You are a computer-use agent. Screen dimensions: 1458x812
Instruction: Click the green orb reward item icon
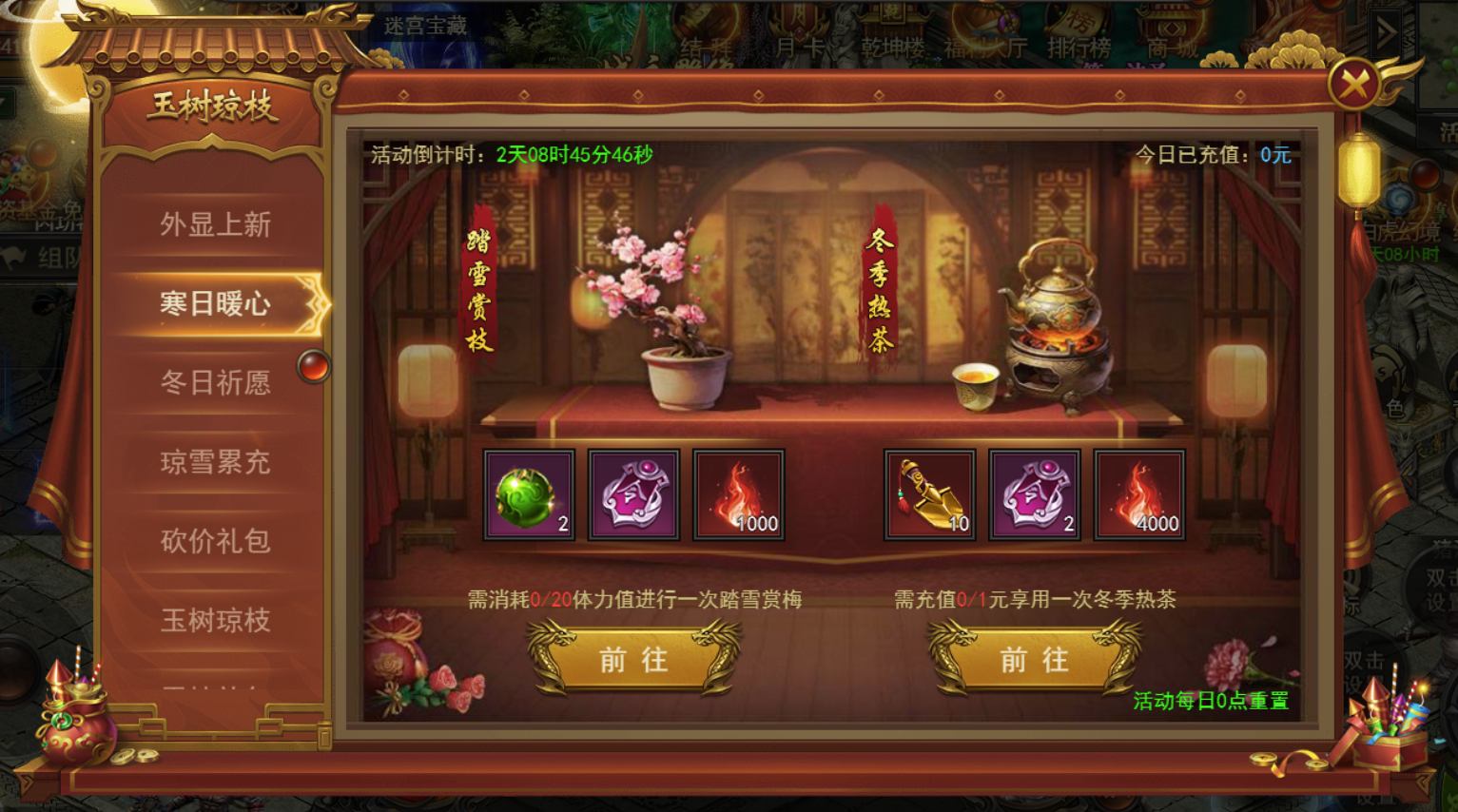pos(529,493)
